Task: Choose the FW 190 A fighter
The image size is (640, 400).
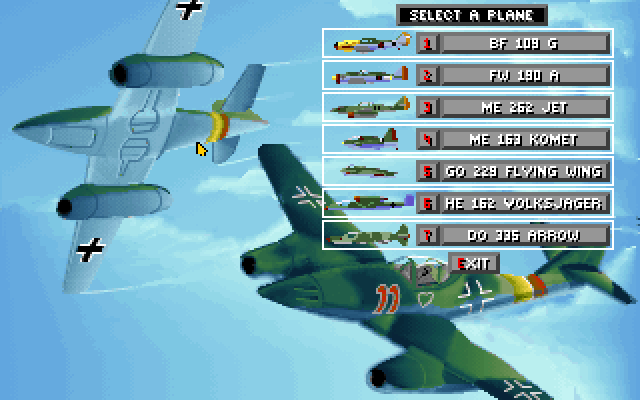Action: coord(524,75)
